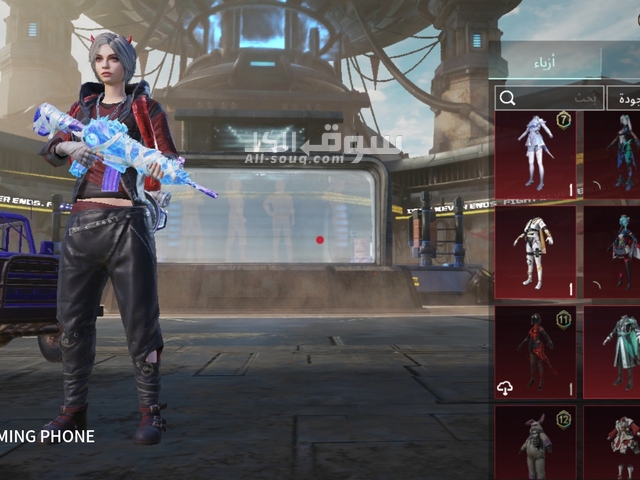This screenshot has width=640, height=480.
Task: Select the white dress outfit with badge 7
Action: (535, 154)
